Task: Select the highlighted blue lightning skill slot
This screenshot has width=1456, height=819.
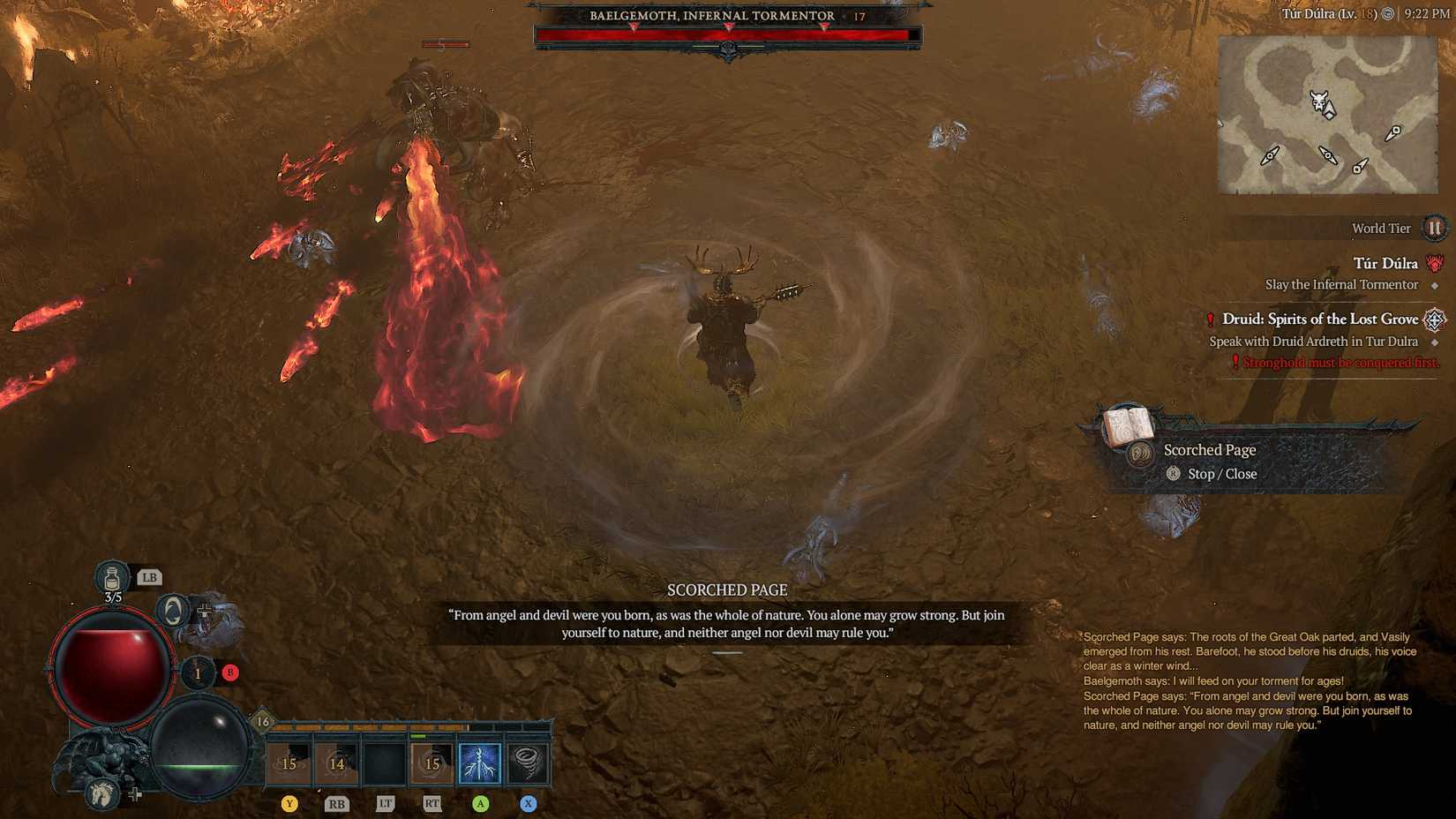Action: click(x=480, y=762)
